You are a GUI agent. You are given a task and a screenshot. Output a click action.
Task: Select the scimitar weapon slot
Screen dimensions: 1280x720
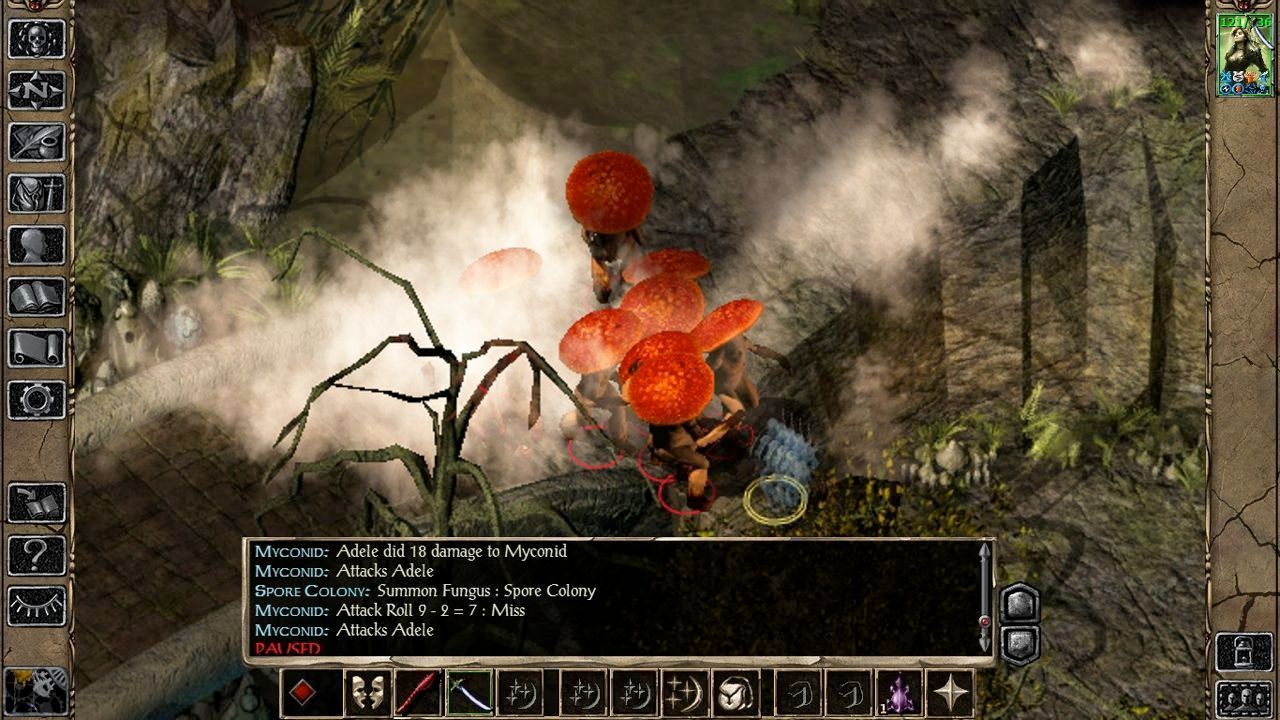(x=467, y=692)
